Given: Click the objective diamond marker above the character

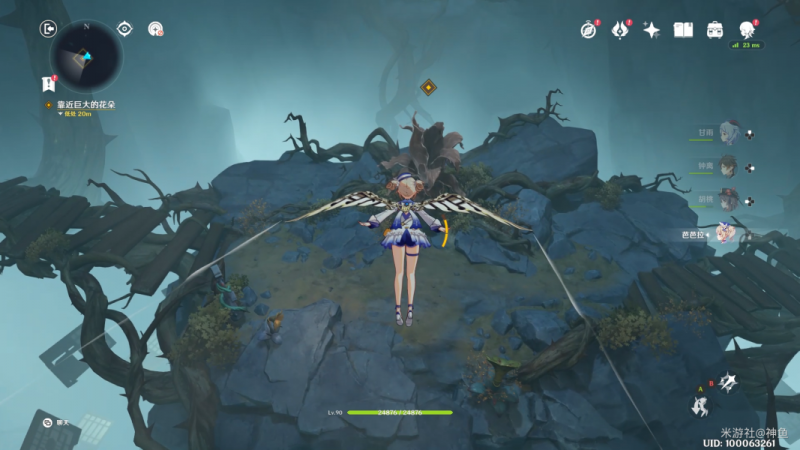Looking at the screenshot, I should pos(428,87).
